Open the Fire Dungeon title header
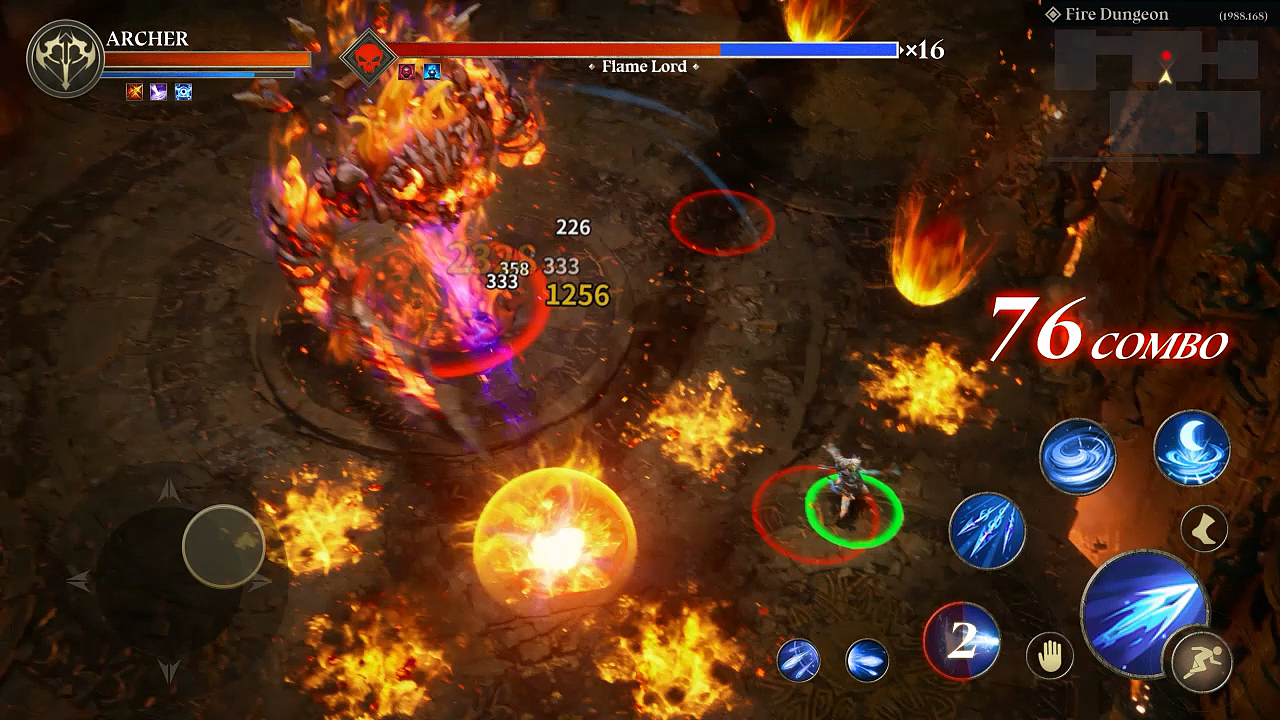This screenshot has width=1280, height=720. pos(1116,14)
